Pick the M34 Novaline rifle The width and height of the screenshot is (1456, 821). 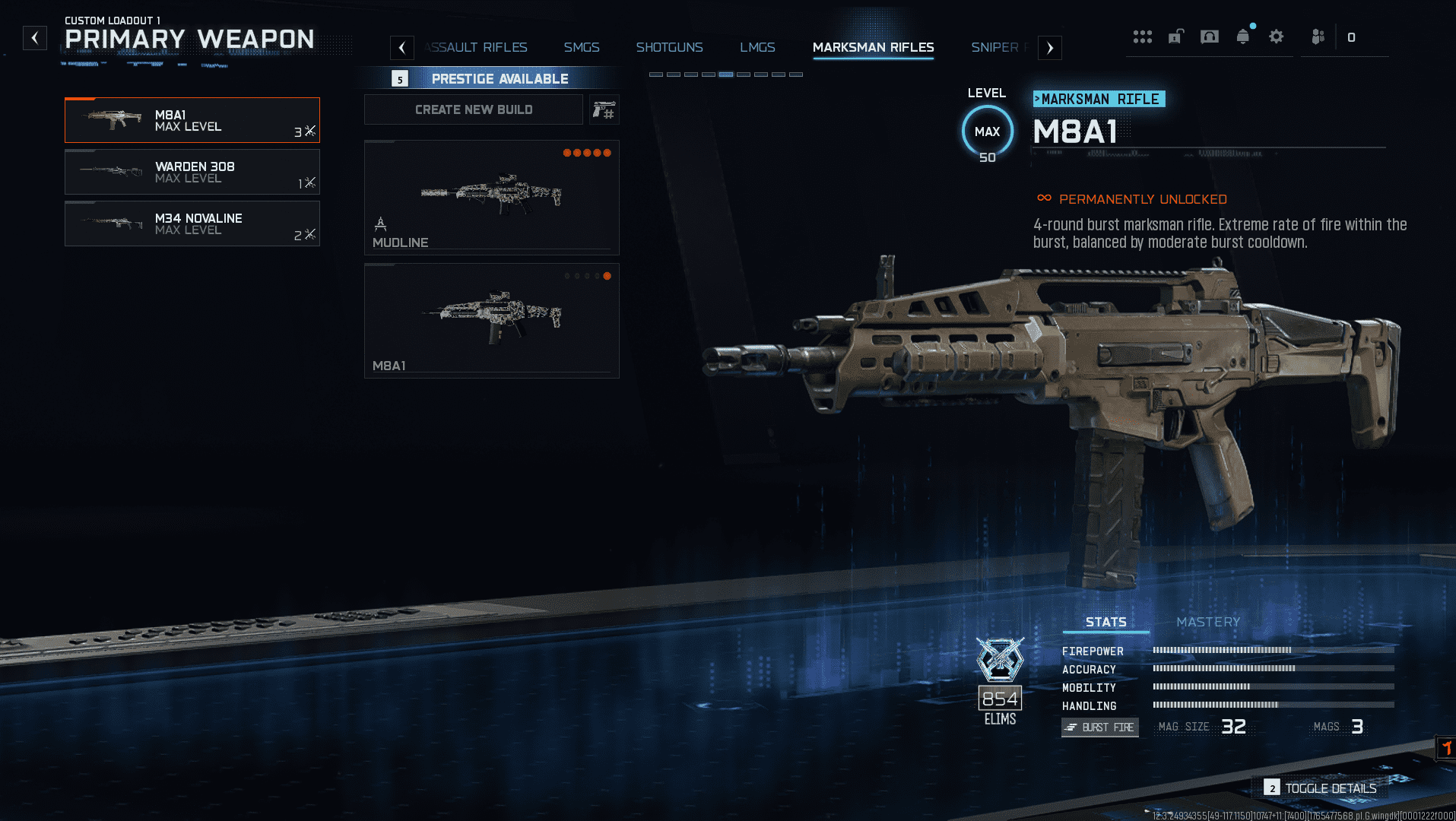pyautogui.click(x=192, y=223)
